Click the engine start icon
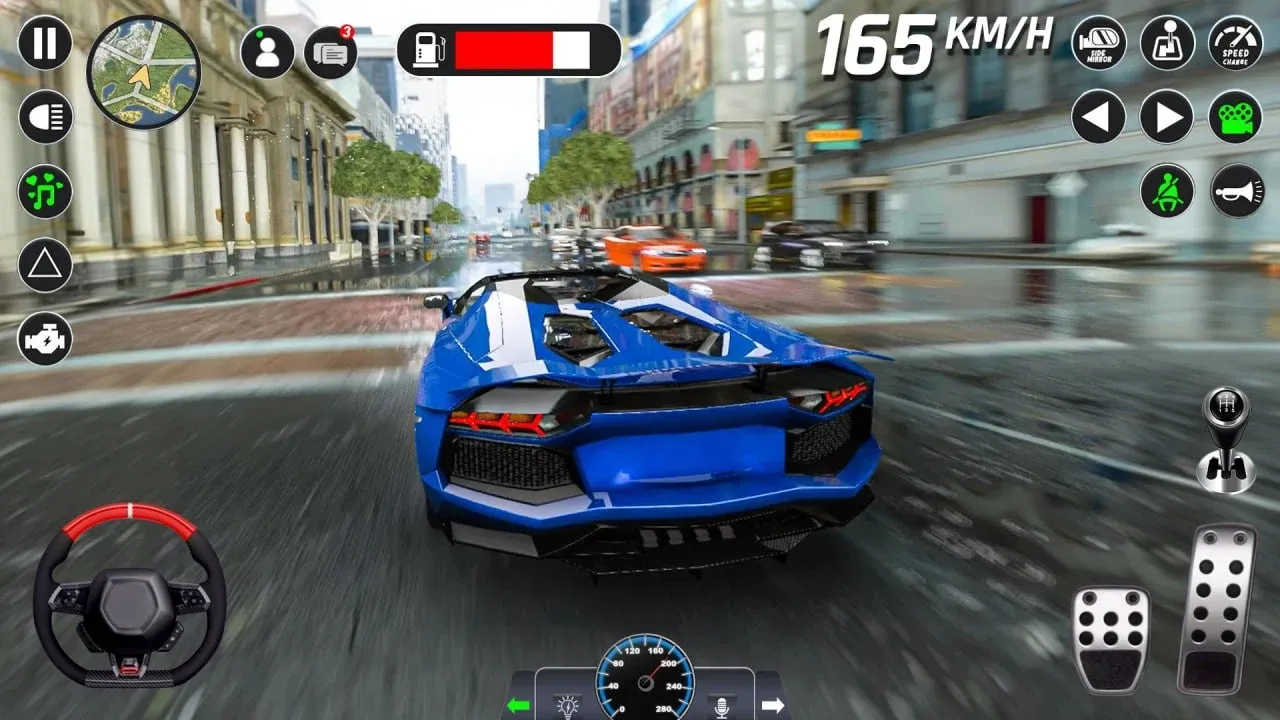This screenshot has height=720, width=1280. coord(45,338)
